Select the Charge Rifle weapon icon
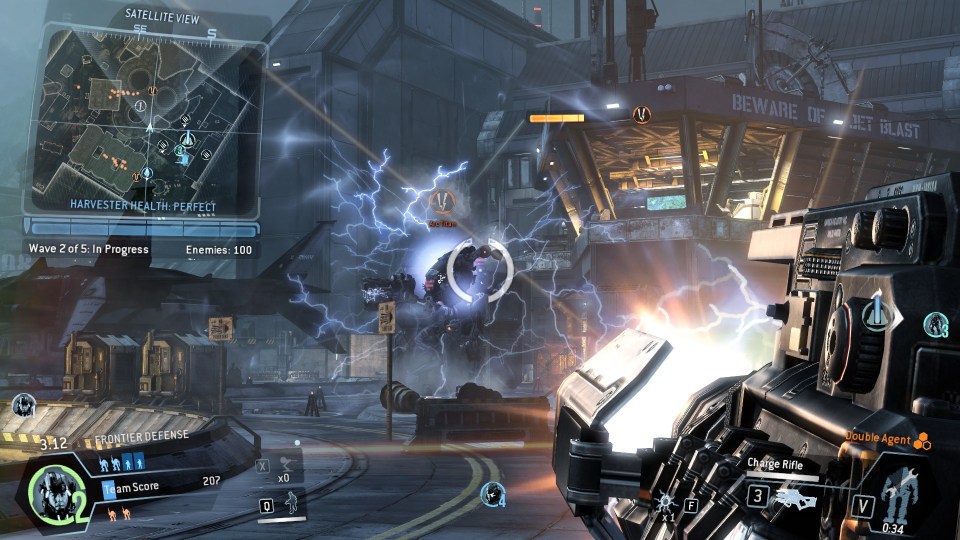The width and height of the screenshot is (960, 540). point(797,496)
